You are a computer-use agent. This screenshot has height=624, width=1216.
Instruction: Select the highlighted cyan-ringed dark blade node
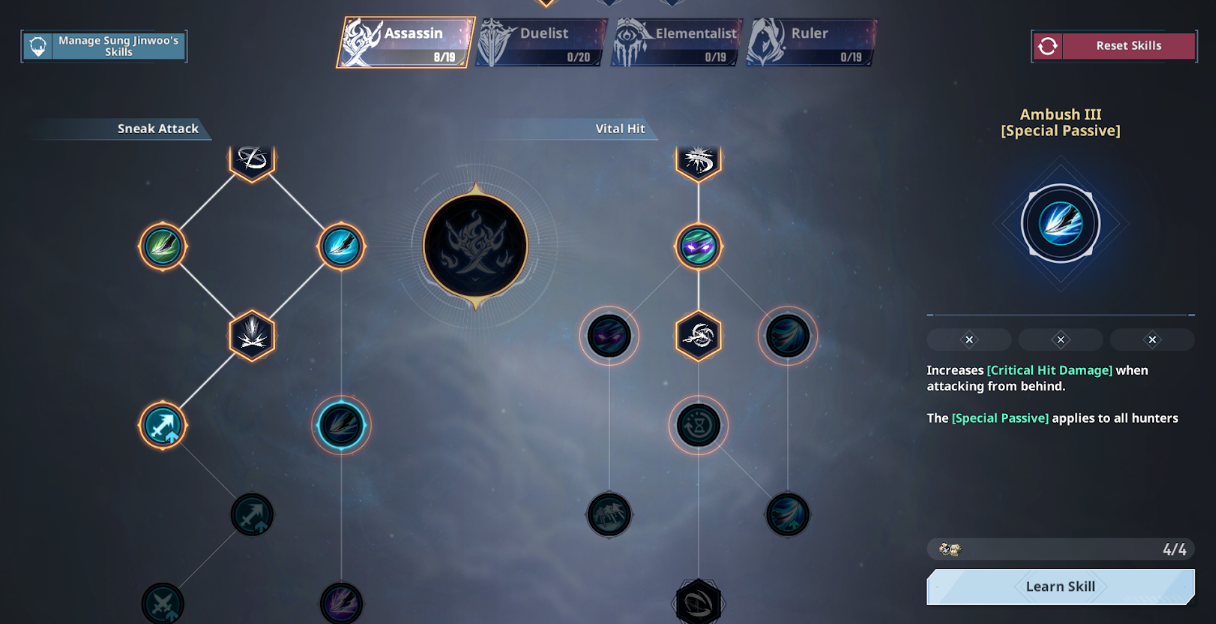[x=341, y=425]
